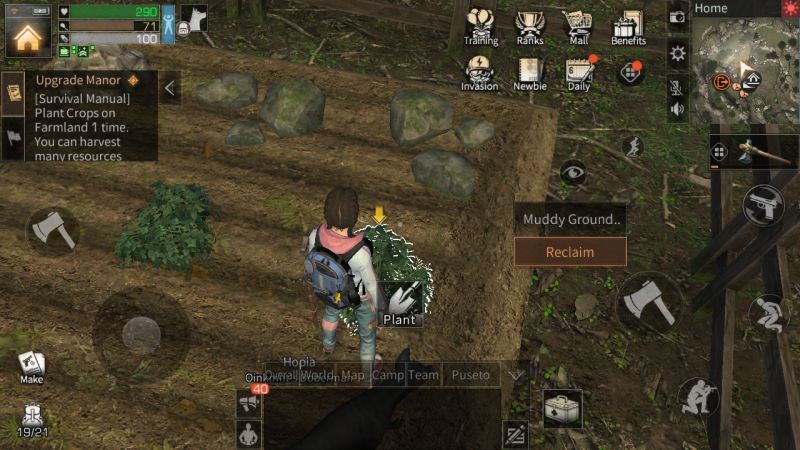Use the medkit item slot
Screen dimensions: 800x450
click(x=562, y=408)
